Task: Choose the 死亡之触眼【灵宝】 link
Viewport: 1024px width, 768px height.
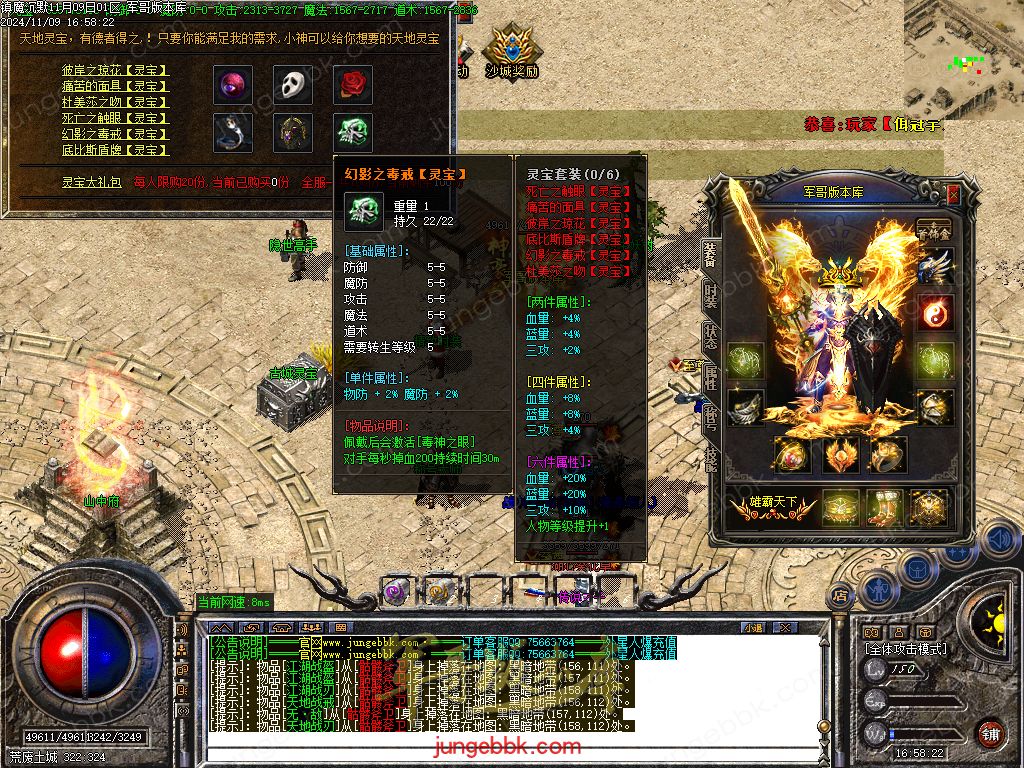Action: click(x=115, y=118)
